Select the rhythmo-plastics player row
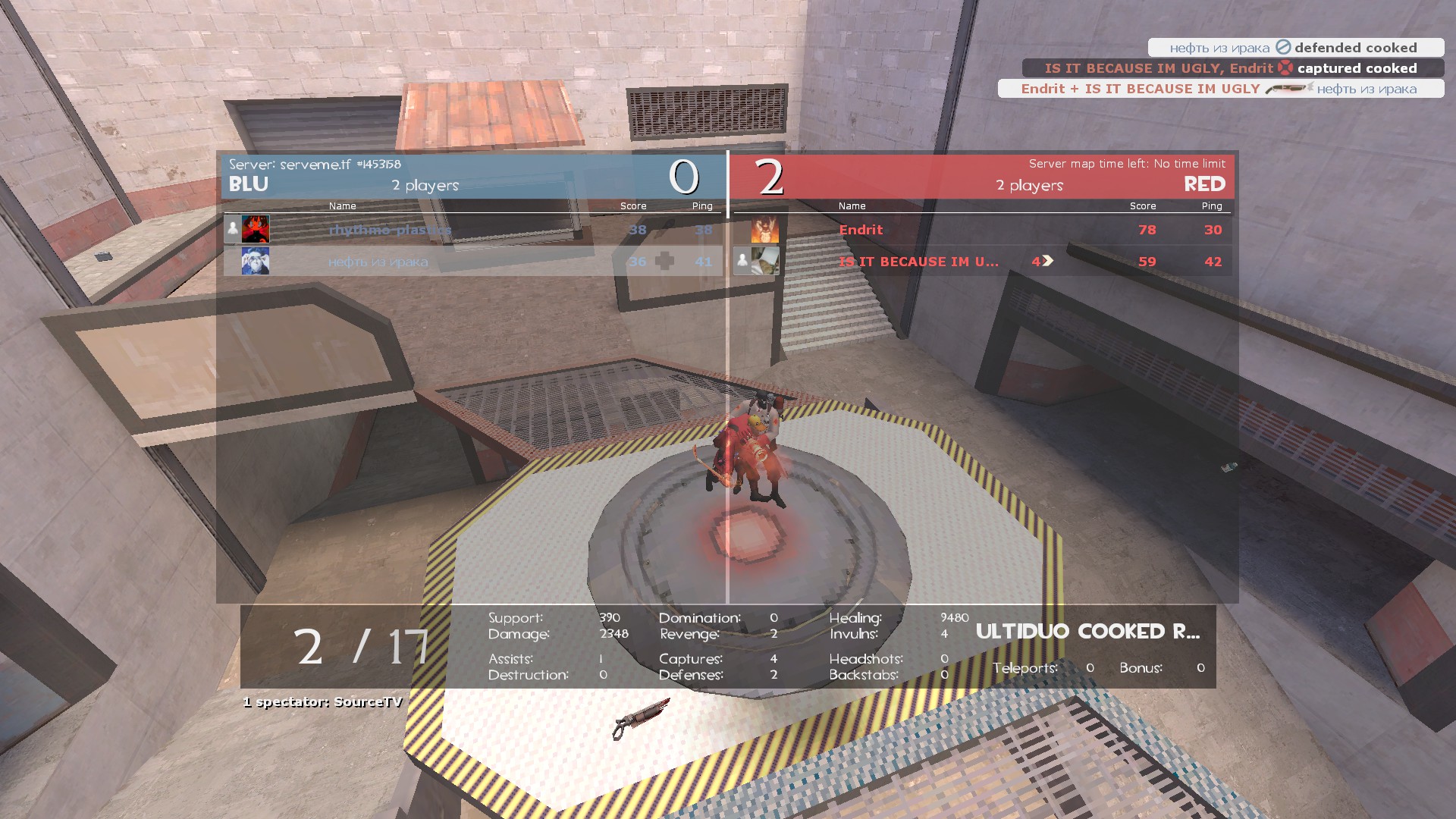This screenshot has width=1456, height=819. pyautogui.click(x=390, y=230)
